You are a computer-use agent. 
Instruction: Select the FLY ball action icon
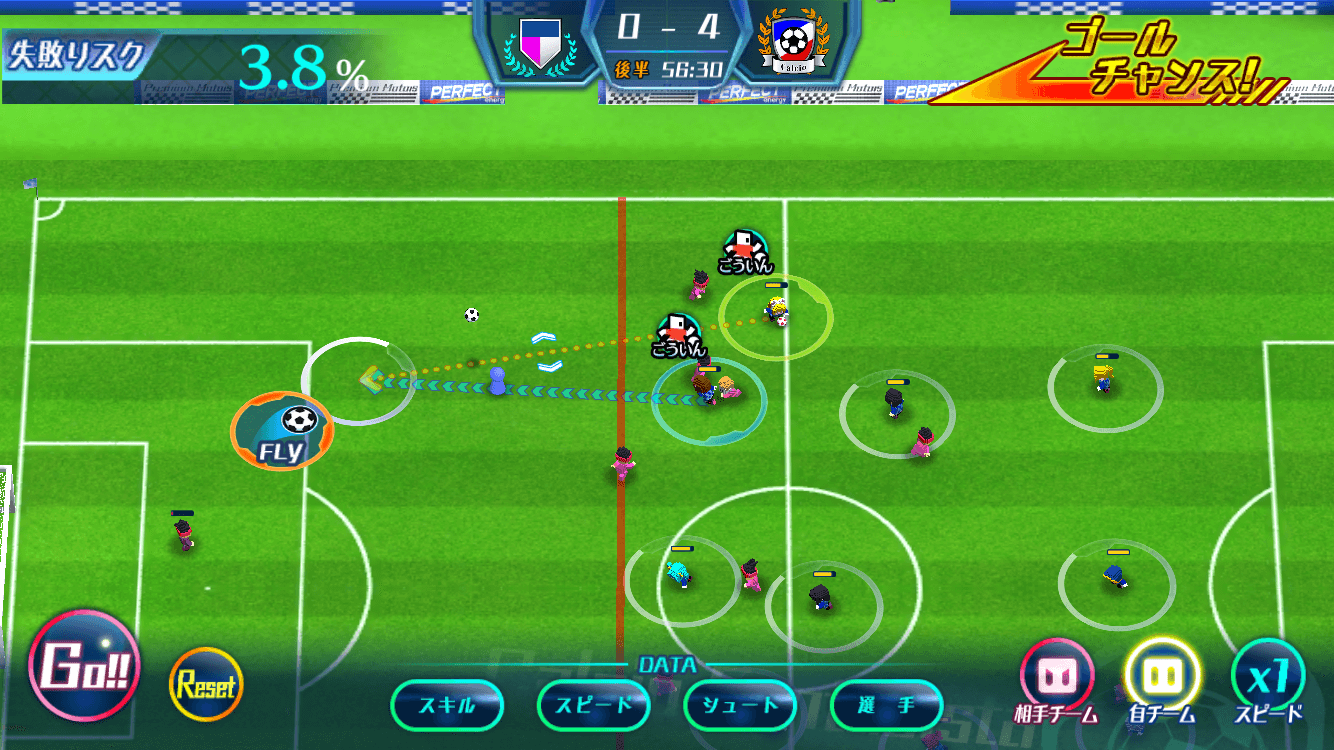(x=281, y=431)
